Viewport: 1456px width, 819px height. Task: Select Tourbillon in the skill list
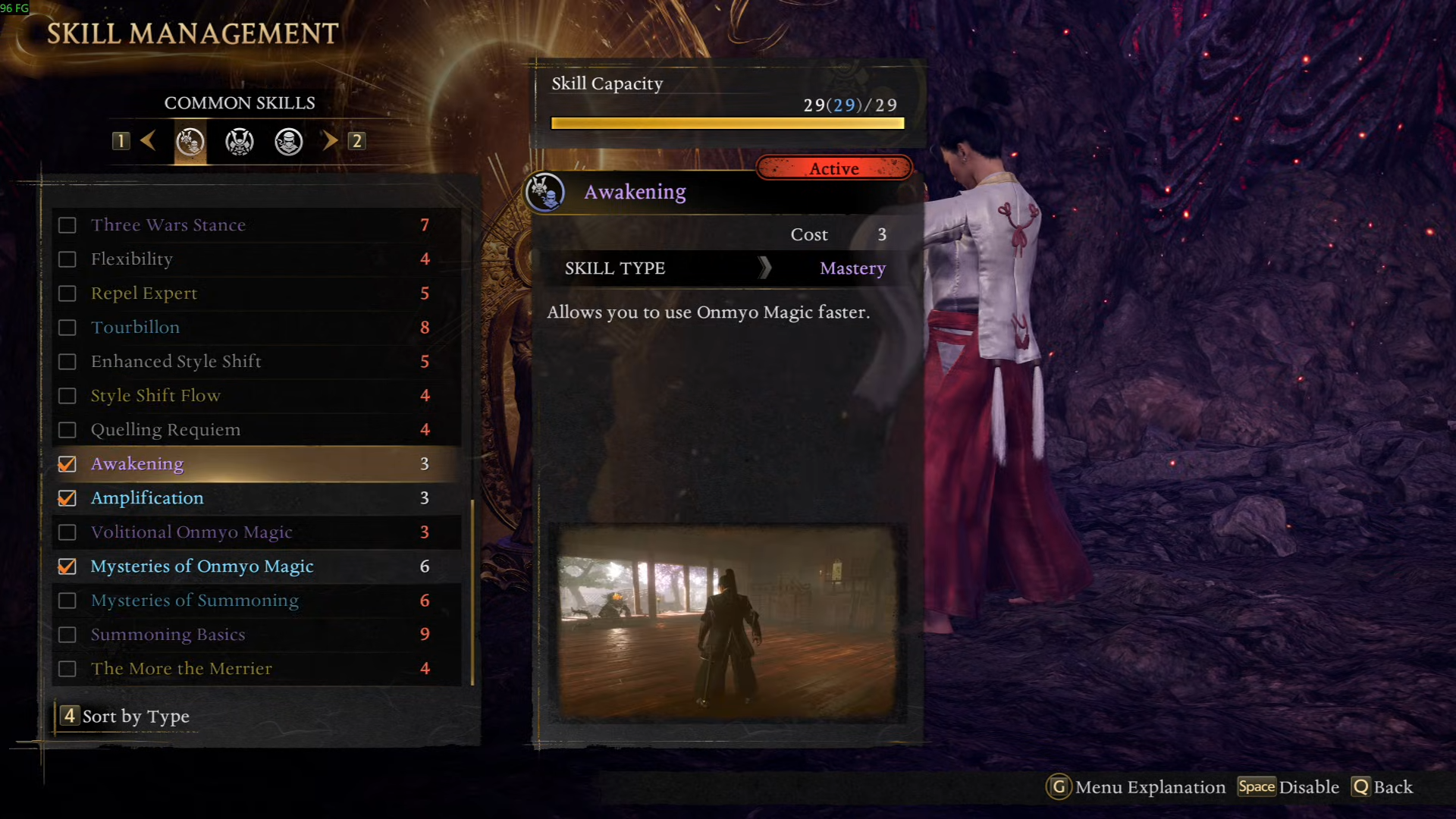point(136,328)
